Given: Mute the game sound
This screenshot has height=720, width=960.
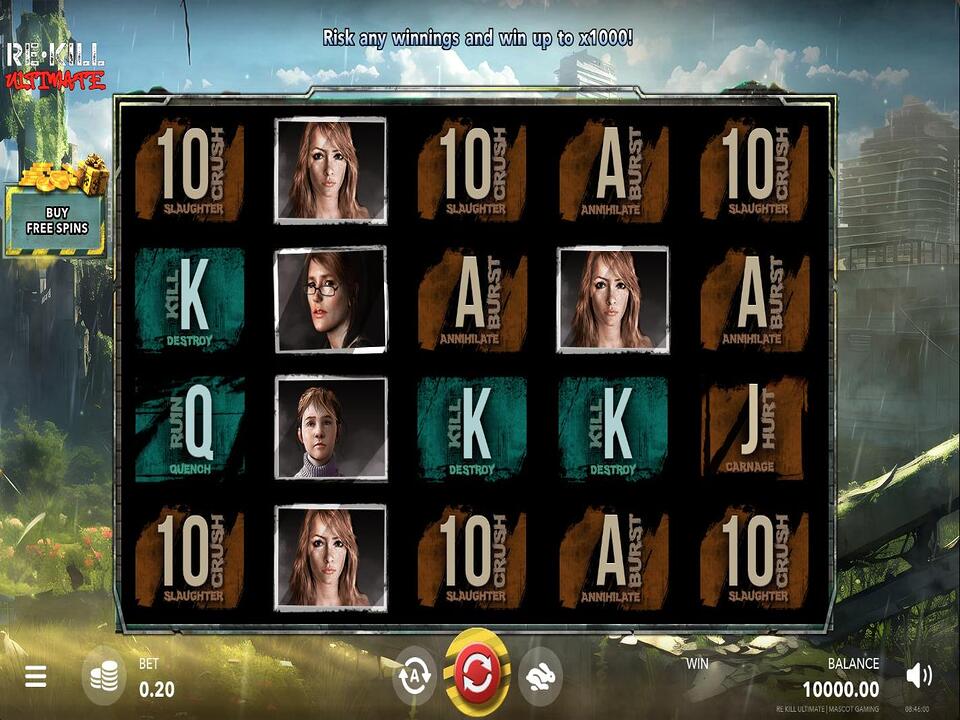Looking at the screenshot, I should pyautogui.click(x=918, y=676).
